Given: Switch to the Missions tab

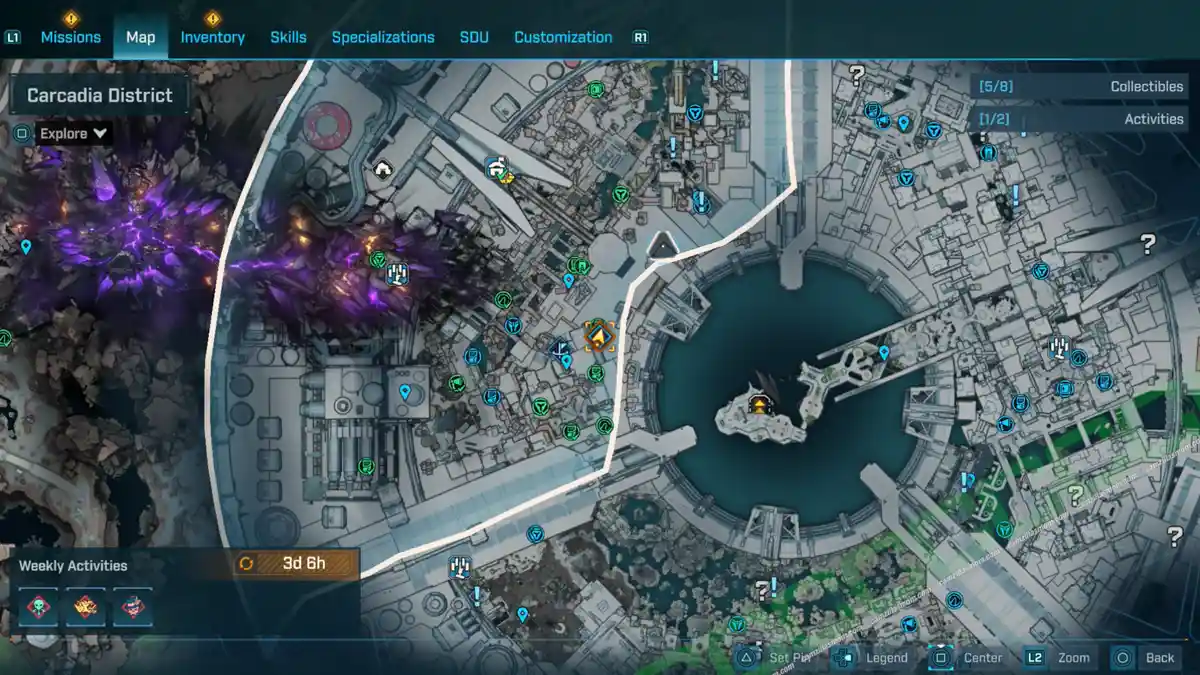Looking at the screenshot, I should (x=70, y=37).
